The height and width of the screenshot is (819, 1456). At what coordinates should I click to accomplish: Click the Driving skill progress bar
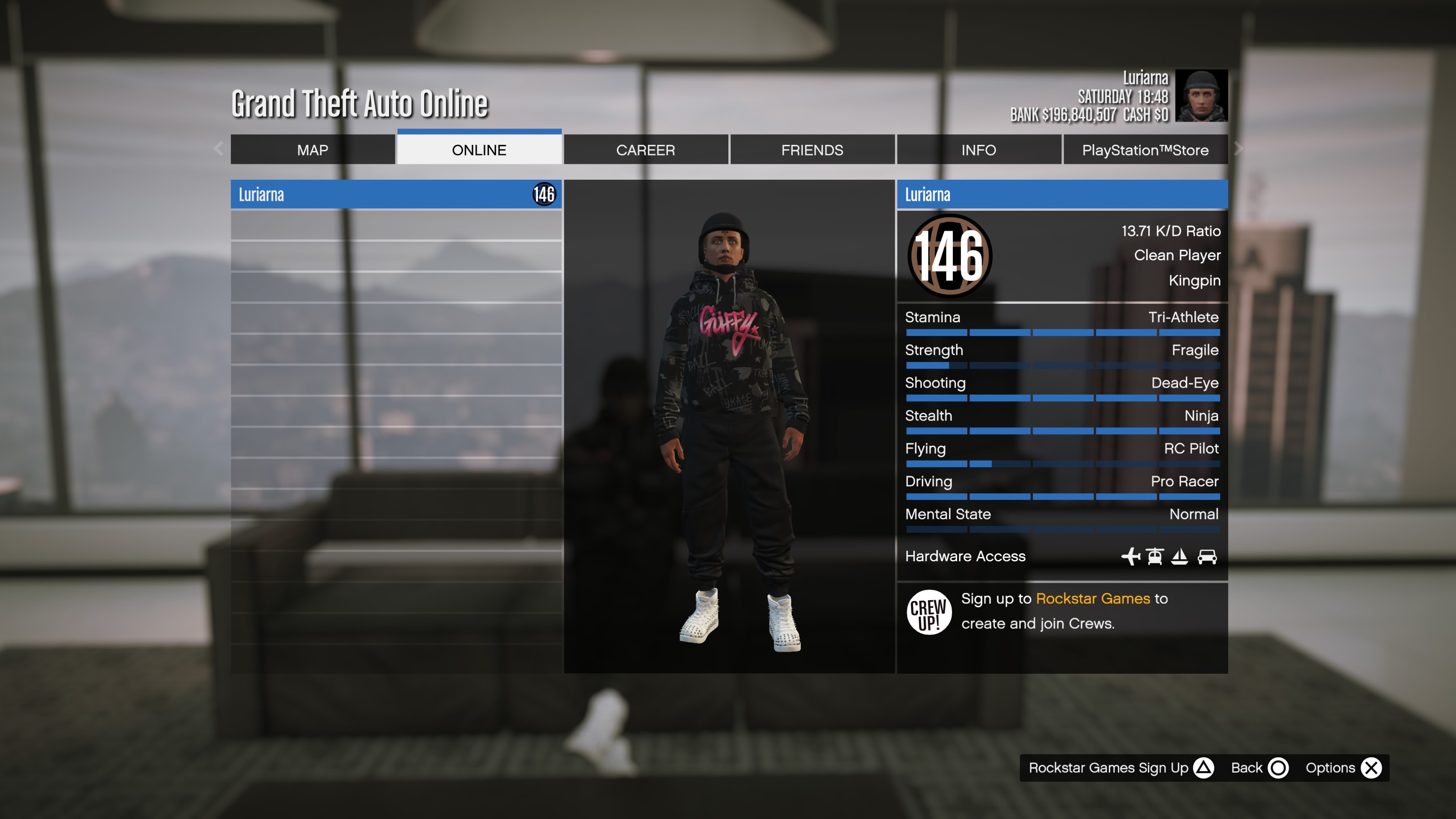click(x=1062, y=496)
